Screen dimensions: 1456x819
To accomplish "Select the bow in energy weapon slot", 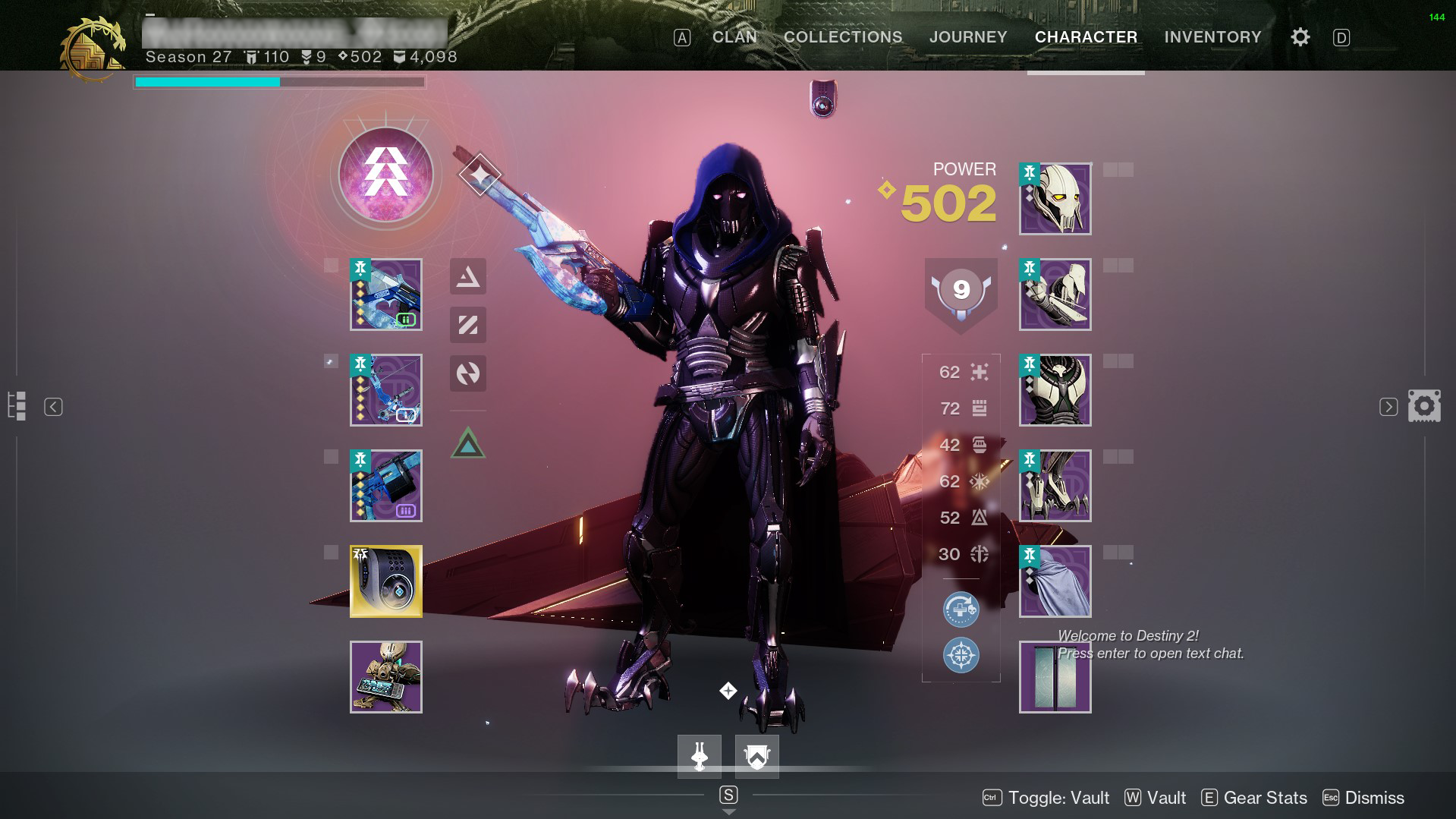I will (x=385, y=390).
